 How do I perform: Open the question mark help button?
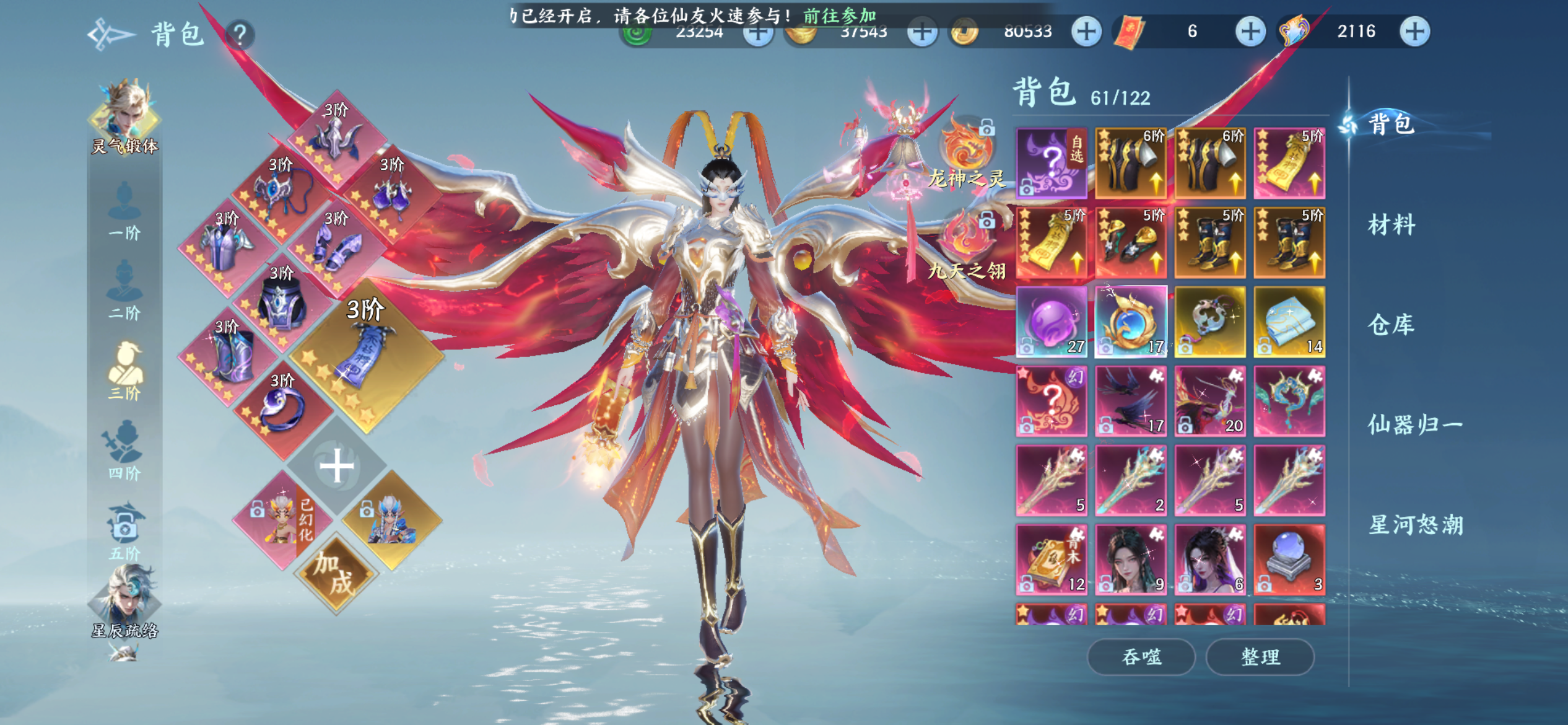coord(240,35)
